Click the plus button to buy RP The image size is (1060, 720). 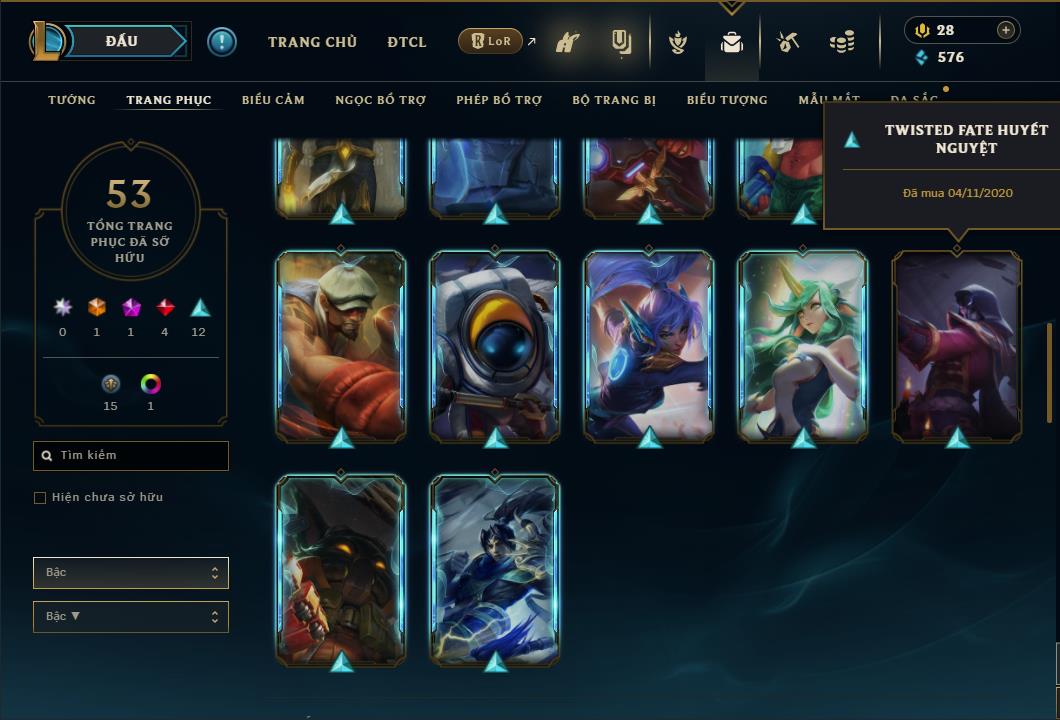[1006, 30]
